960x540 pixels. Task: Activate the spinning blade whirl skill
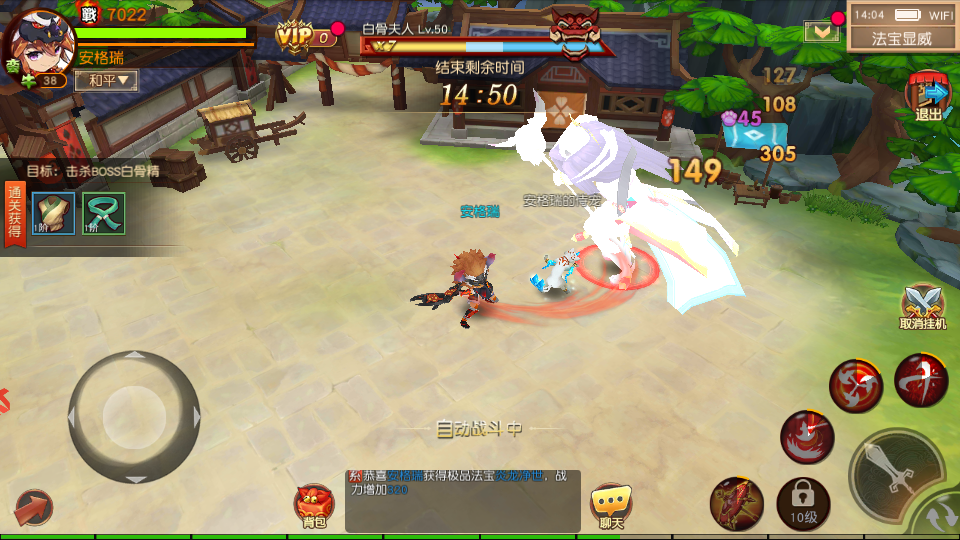(x=855, y=386)
